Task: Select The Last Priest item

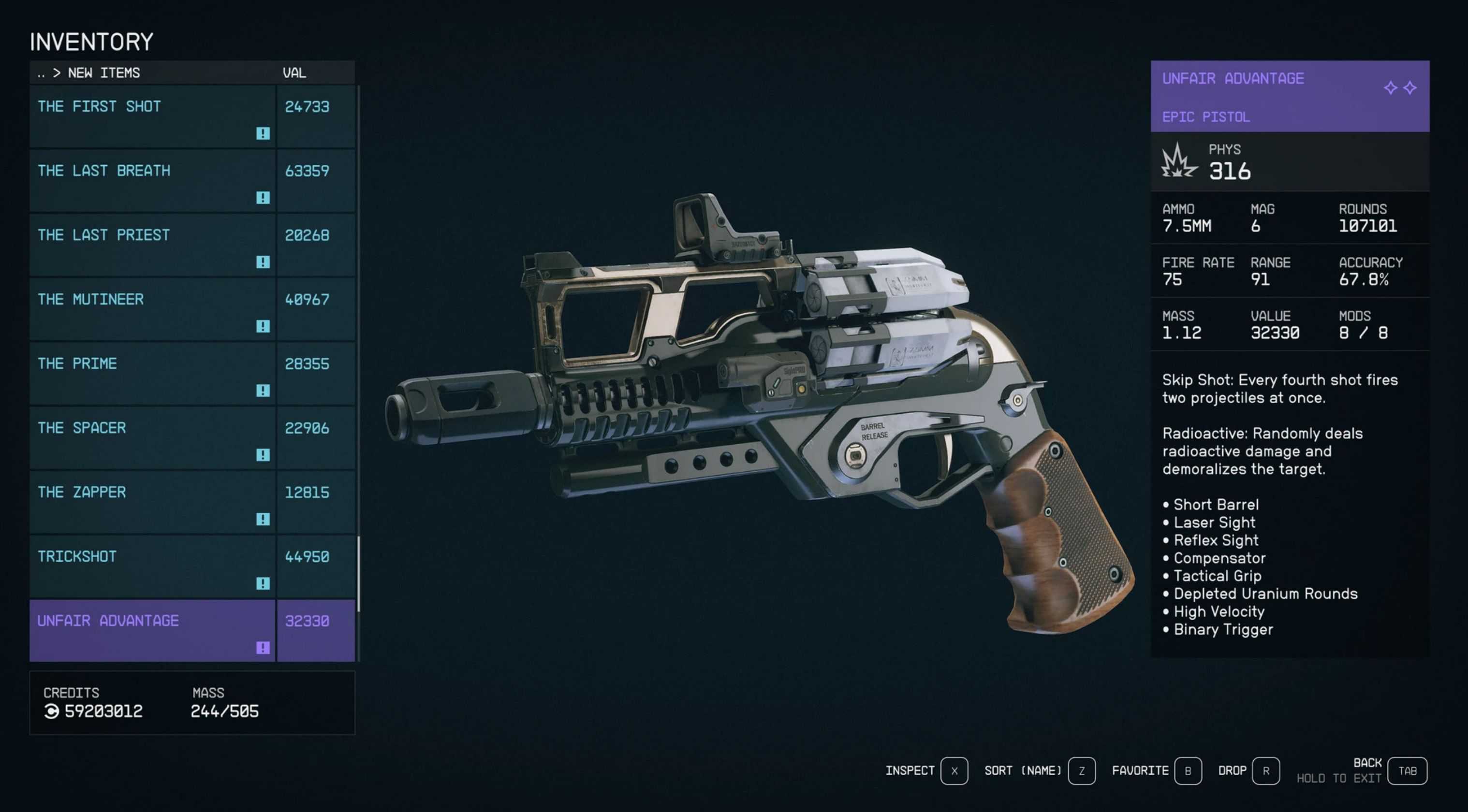Action: click(152, 246)
